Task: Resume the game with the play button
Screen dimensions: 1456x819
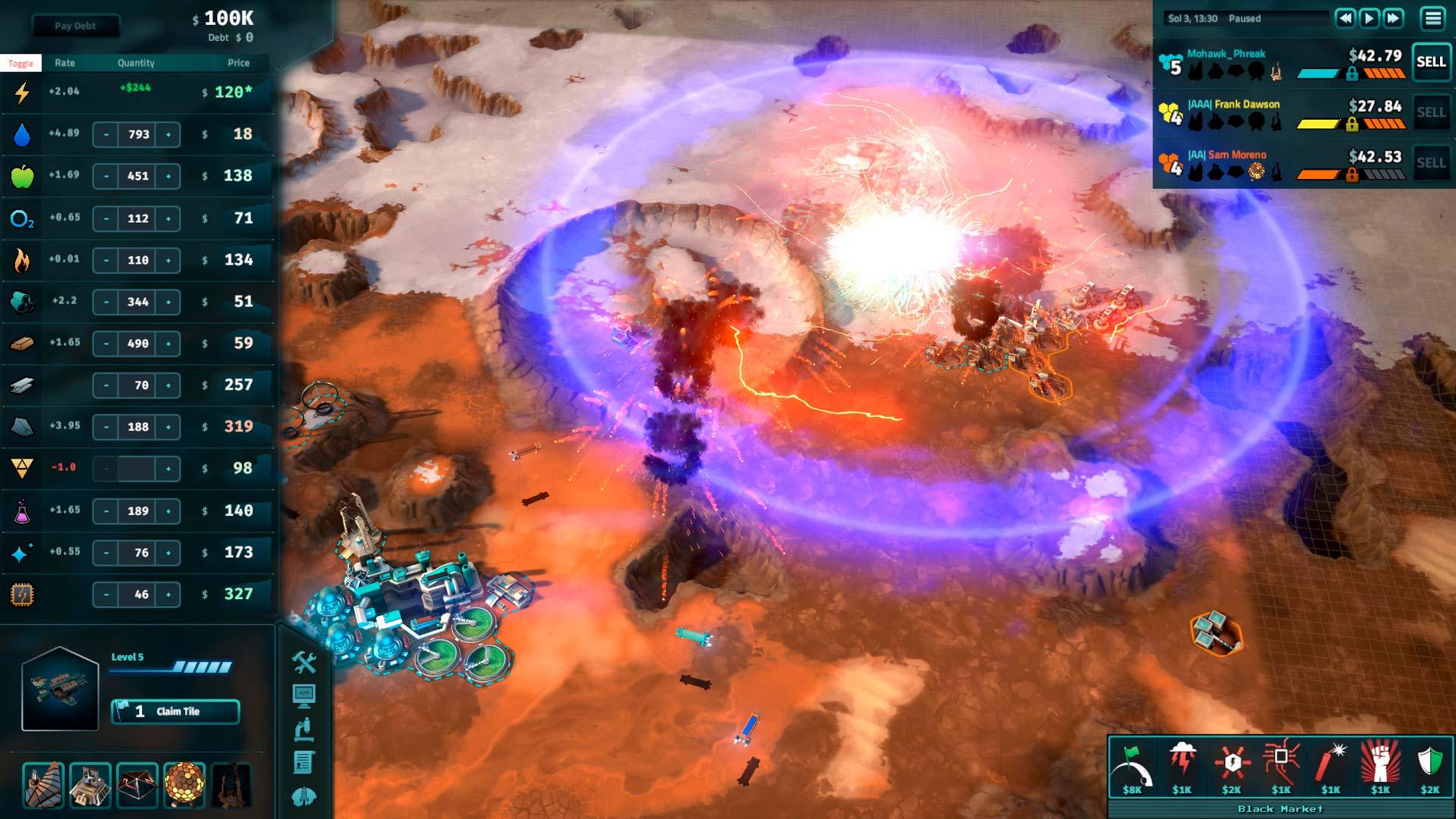Action: pyautogui.click(x=1369, y=18)
